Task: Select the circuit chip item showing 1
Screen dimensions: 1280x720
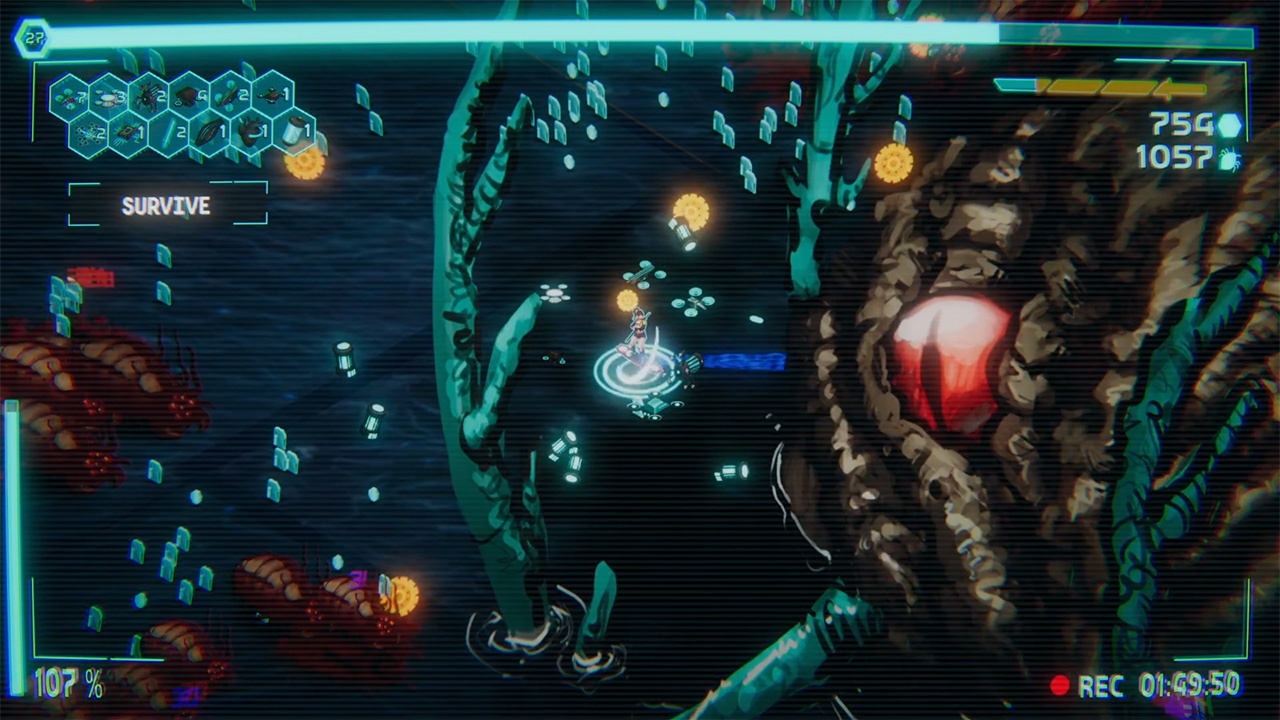Action: point(128,131)
